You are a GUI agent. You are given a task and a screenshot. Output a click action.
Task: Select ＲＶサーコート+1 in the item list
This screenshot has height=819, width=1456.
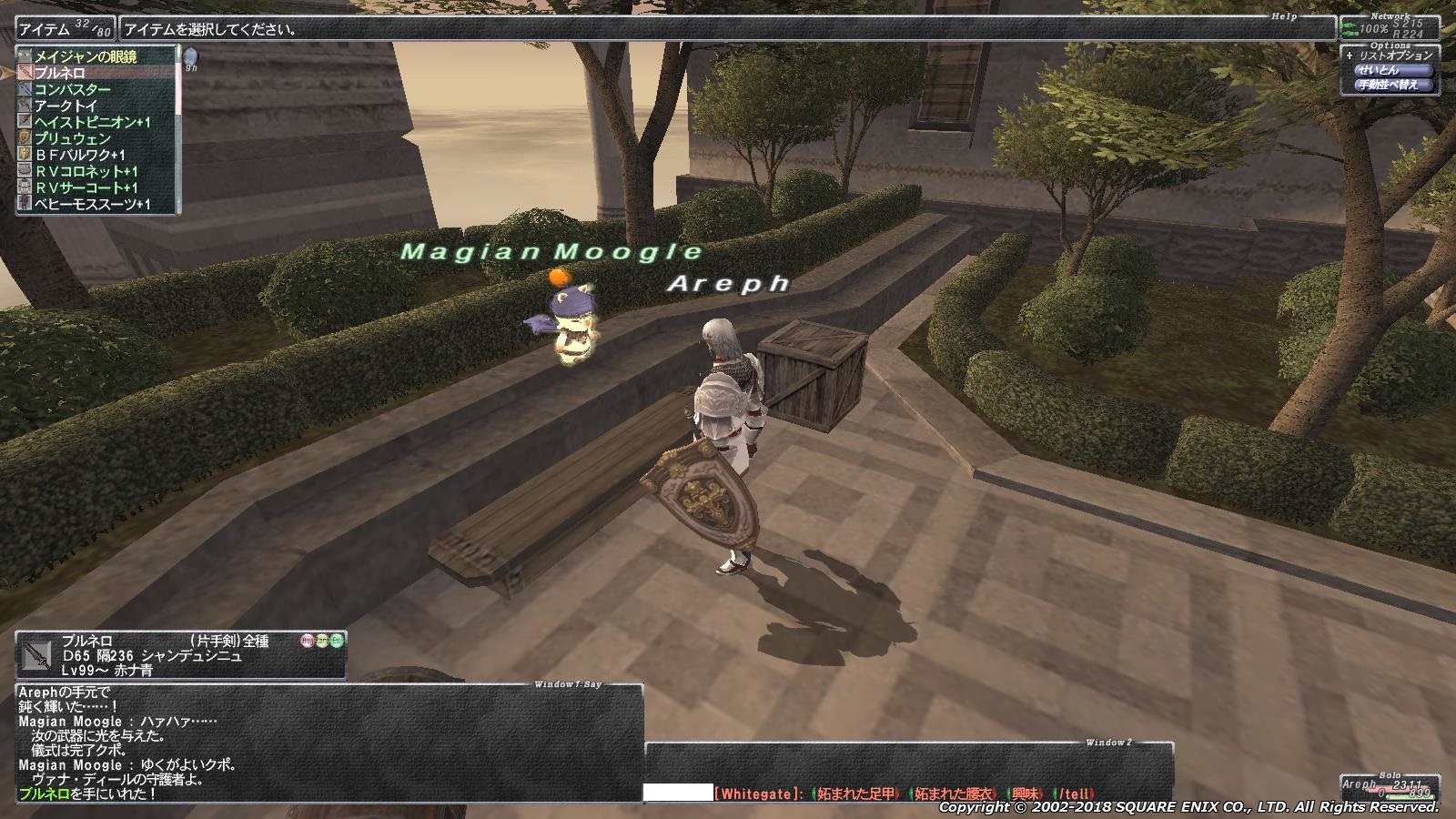(x=86, y=187)
